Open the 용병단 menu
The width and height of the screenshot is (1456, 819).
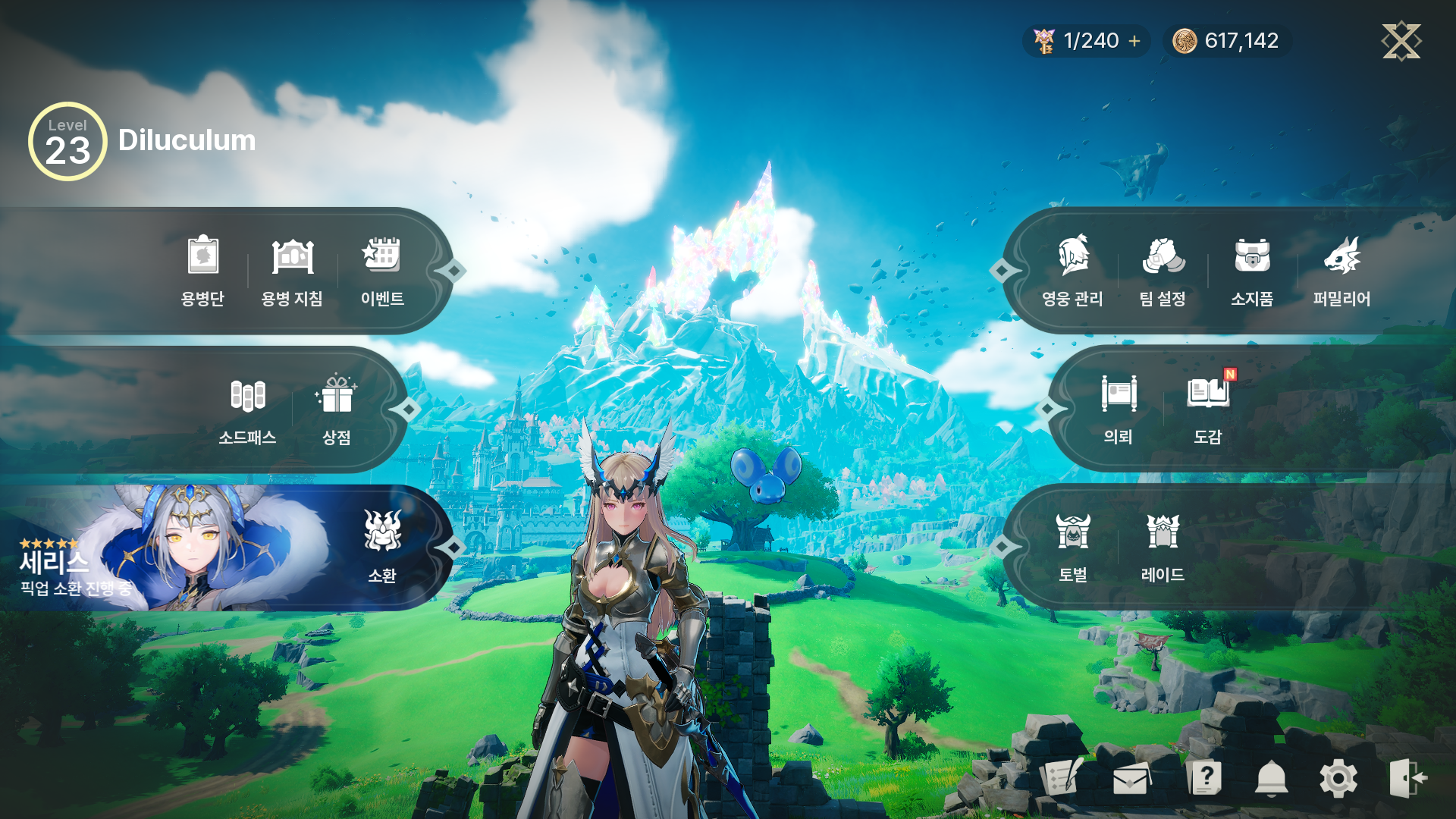202,271
